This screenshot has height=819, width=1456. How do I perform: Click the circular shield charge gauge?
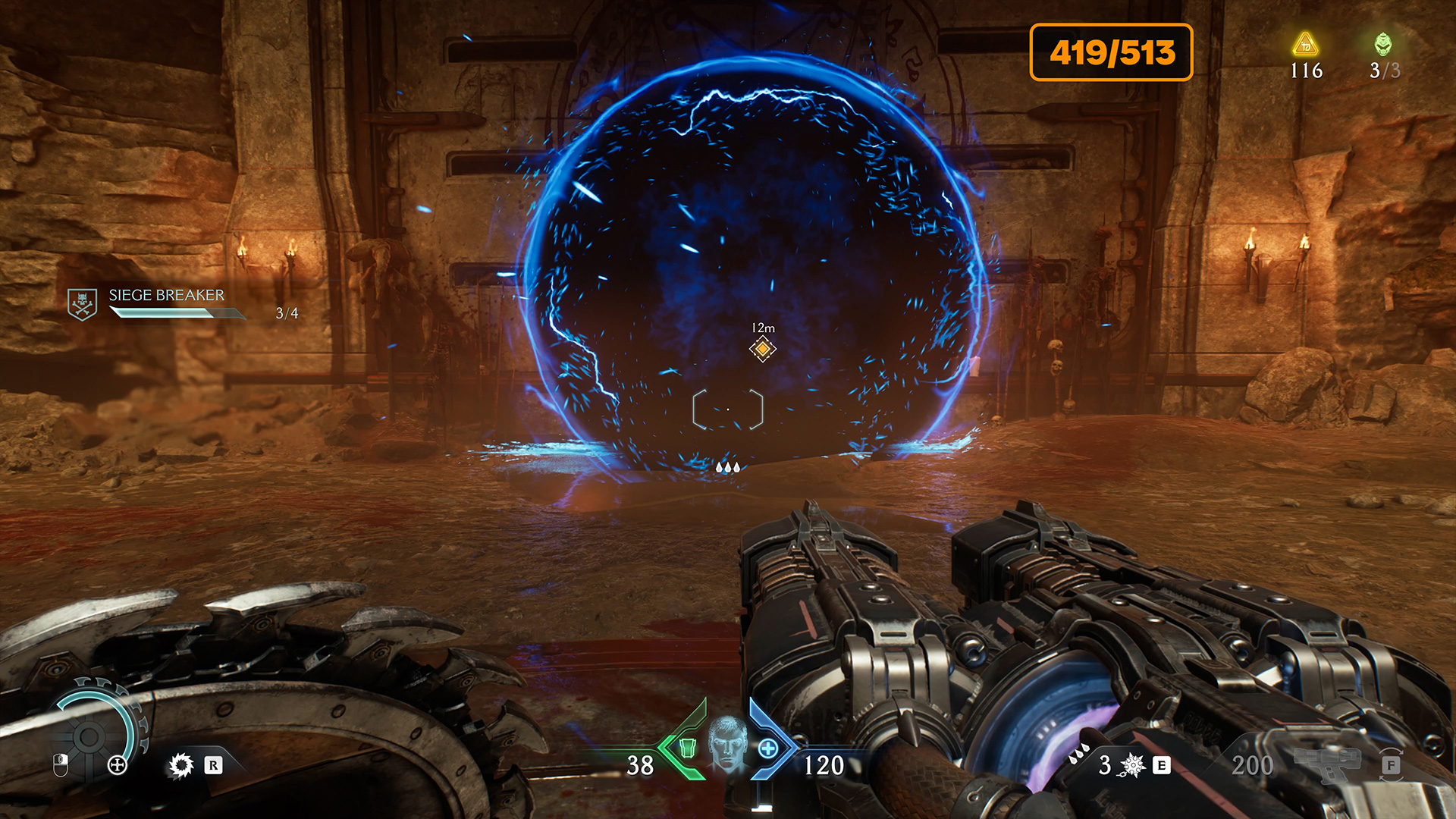(91, 736)
